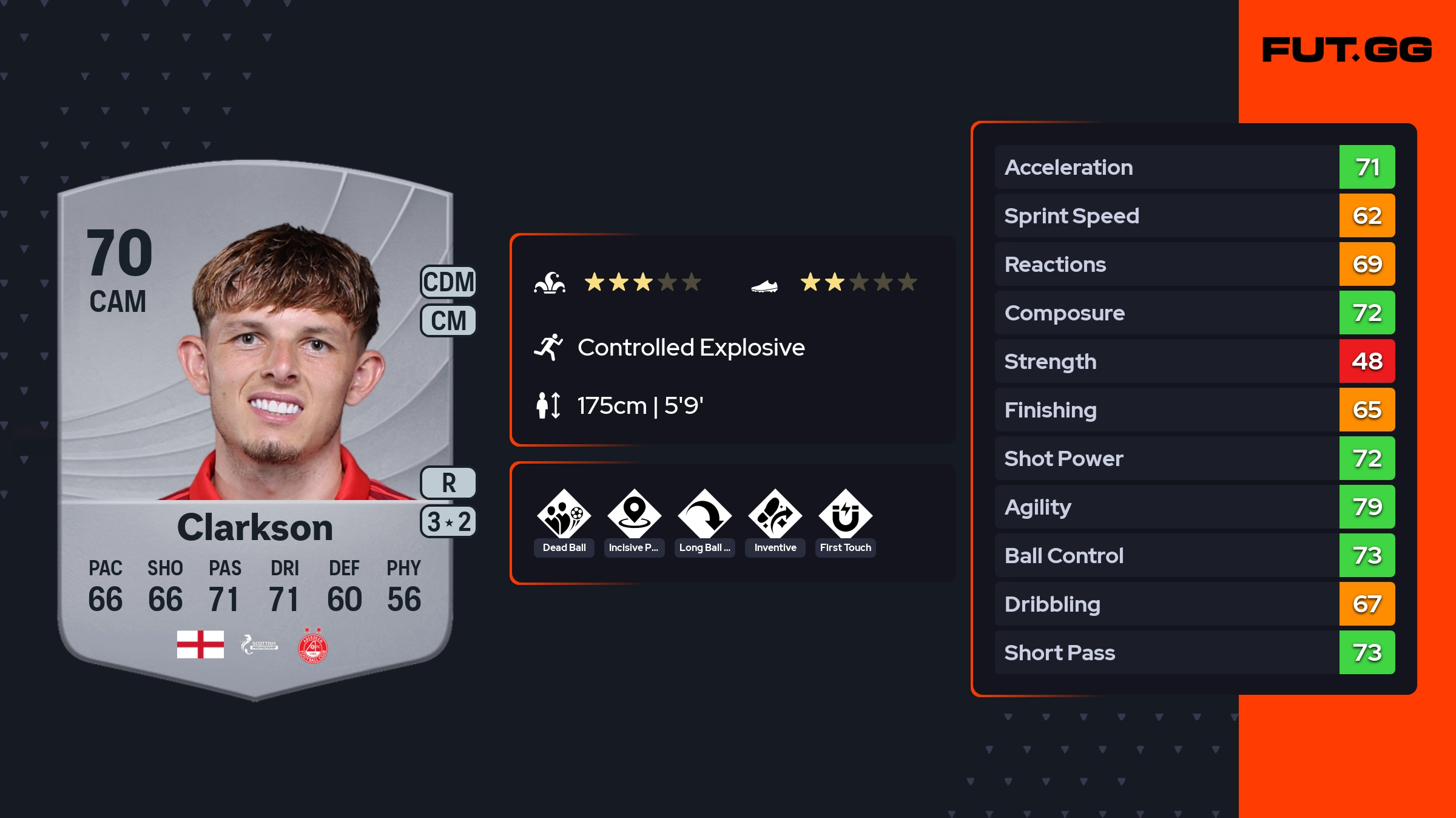The width and height of the screenshot is (1456, 818).
Task: Open the Inventive playstyle icon
Action: coord(775,515)
